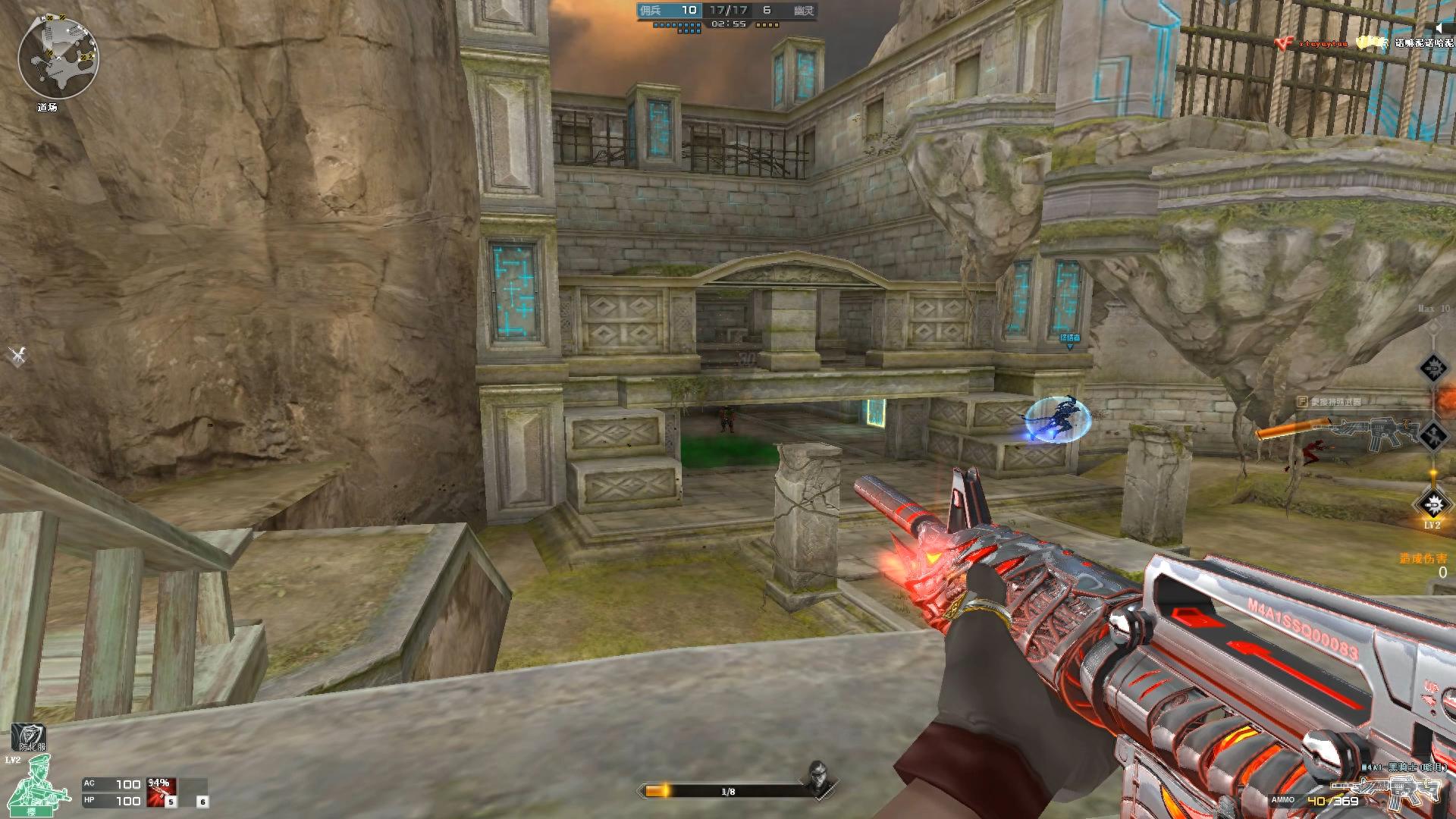Click the circular minimap
Viewport: 1456px width, 819px height.
[x=58, y=58]
